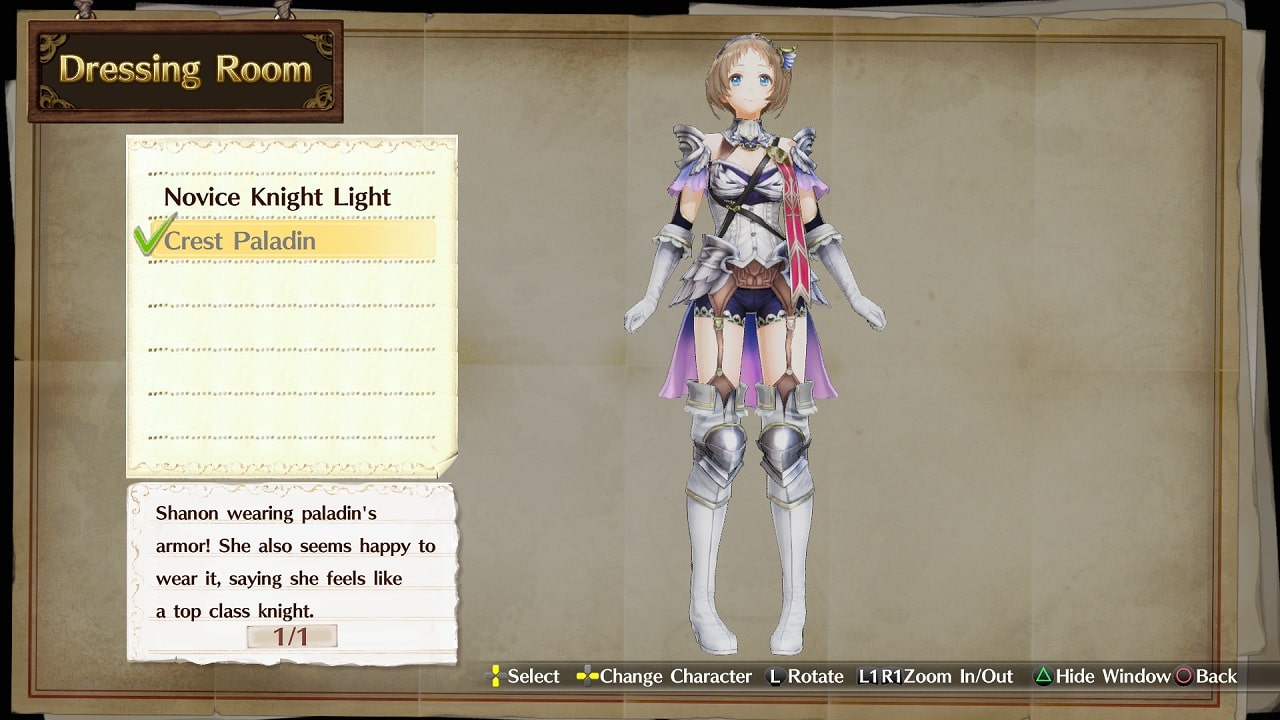Click the 1/1 page counter
This screenshot has height=720, width=1280.
(x=292, y=635)
